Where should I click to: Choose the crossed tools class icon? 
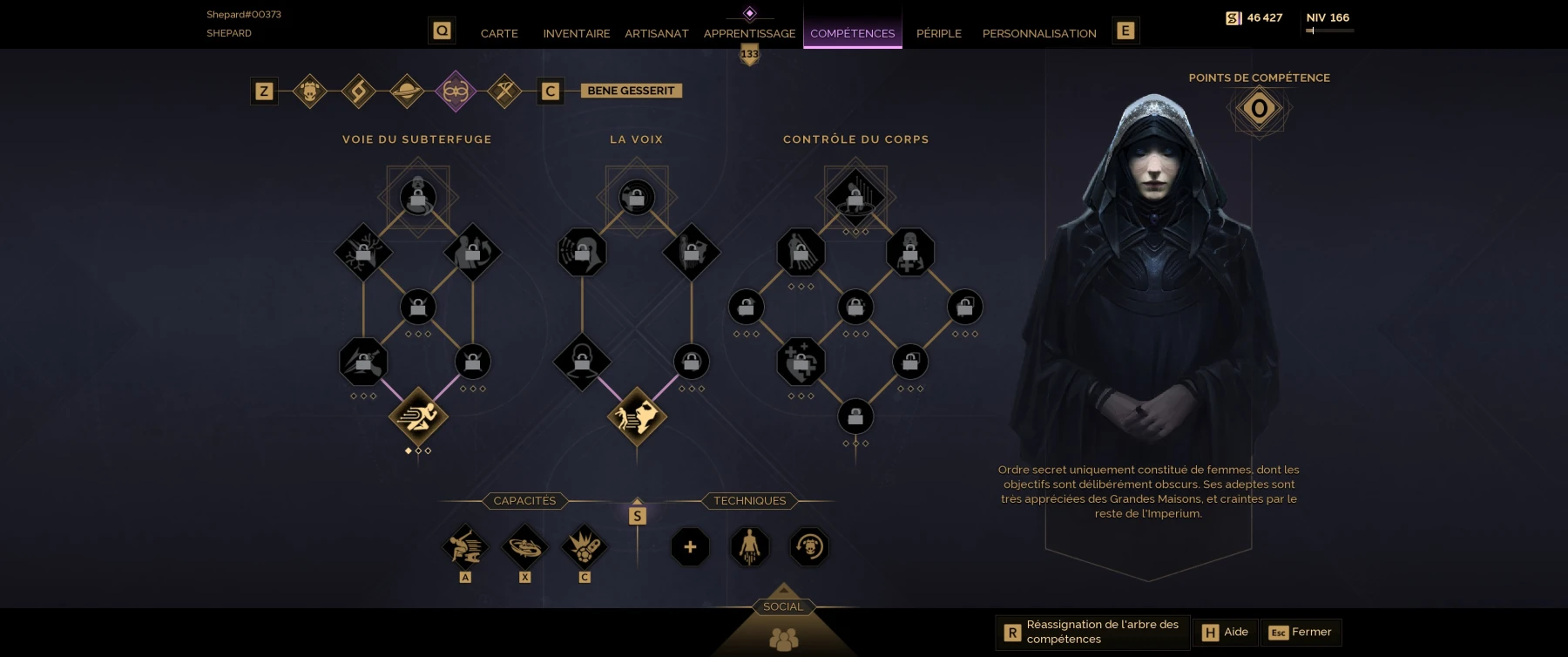pyautogui.click(x=504, y=91)
